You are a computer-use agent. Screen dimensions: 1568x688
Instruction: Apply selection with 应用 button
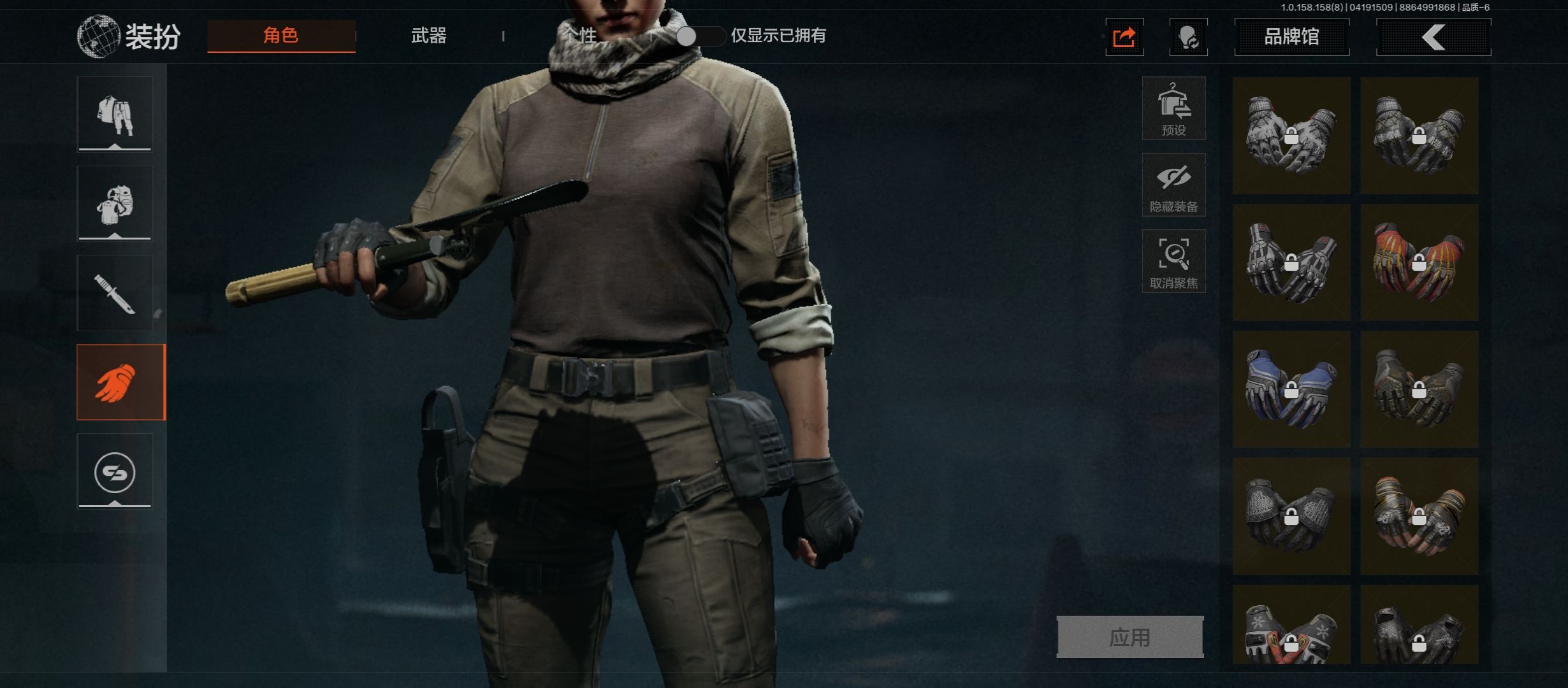(1129, 637)
